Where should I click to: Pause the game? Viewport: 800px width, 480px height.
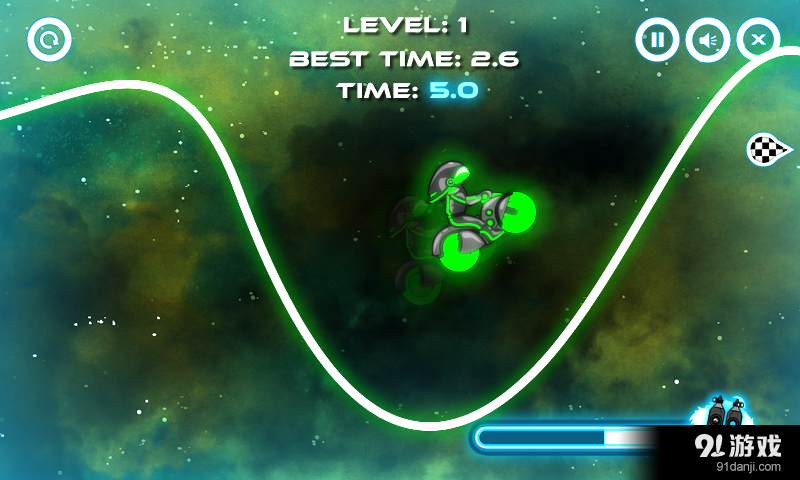coord(657,41)
